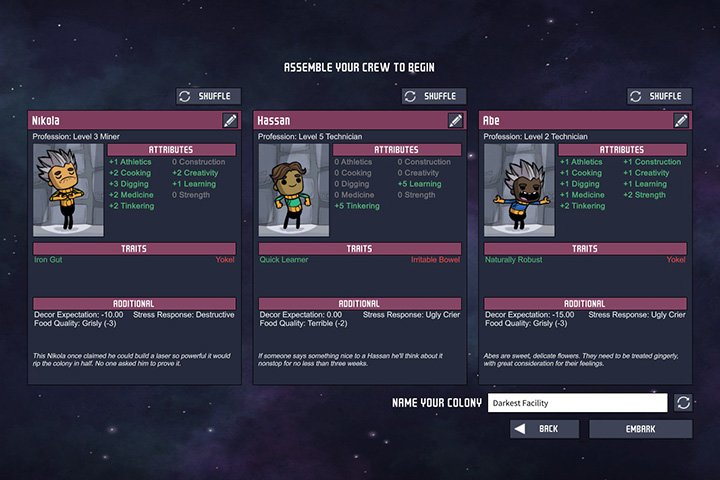Rename Hassan using the pencil icon

pos(456,120)
